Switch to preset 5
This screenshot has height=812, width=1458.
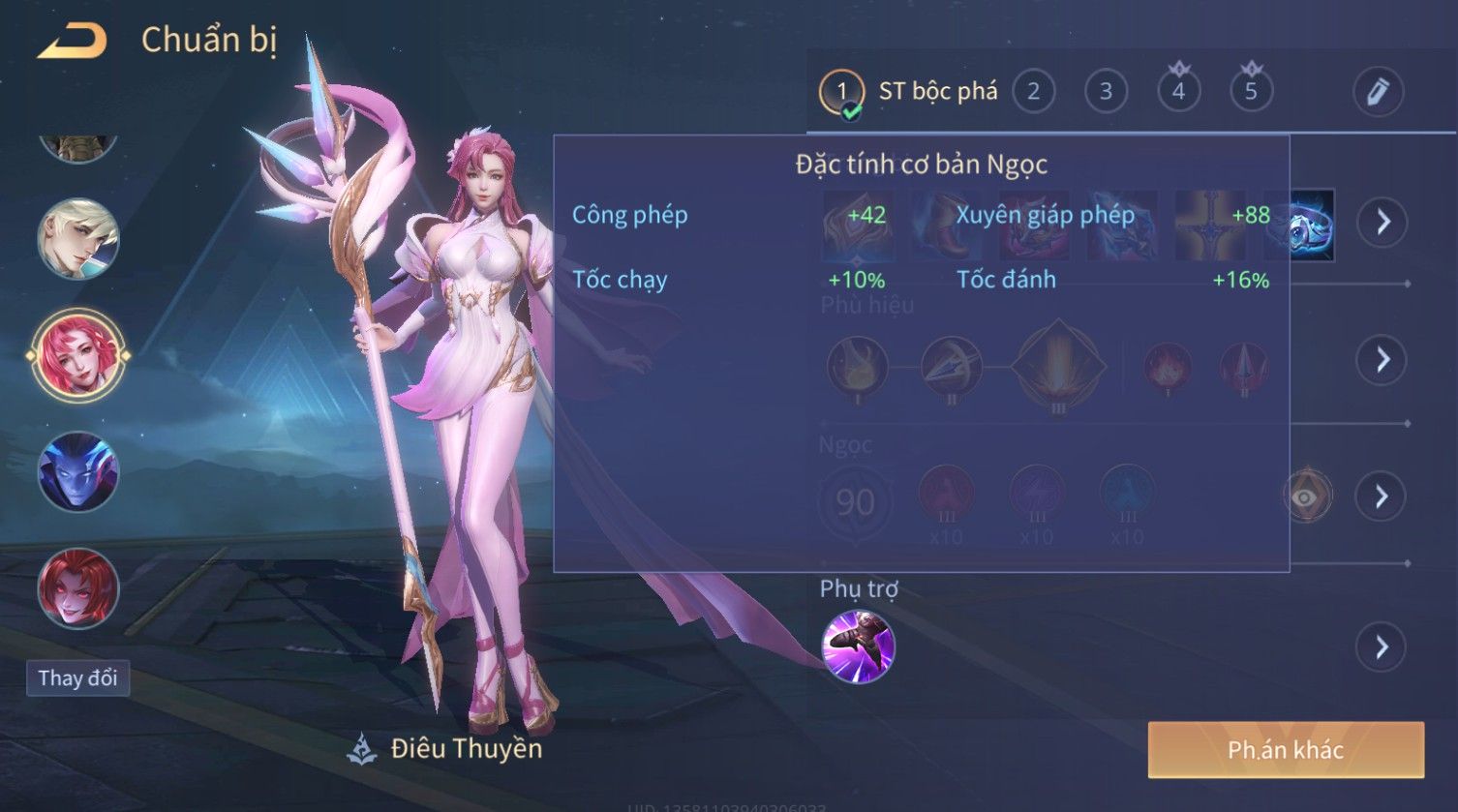click(x=1251, y=92)
